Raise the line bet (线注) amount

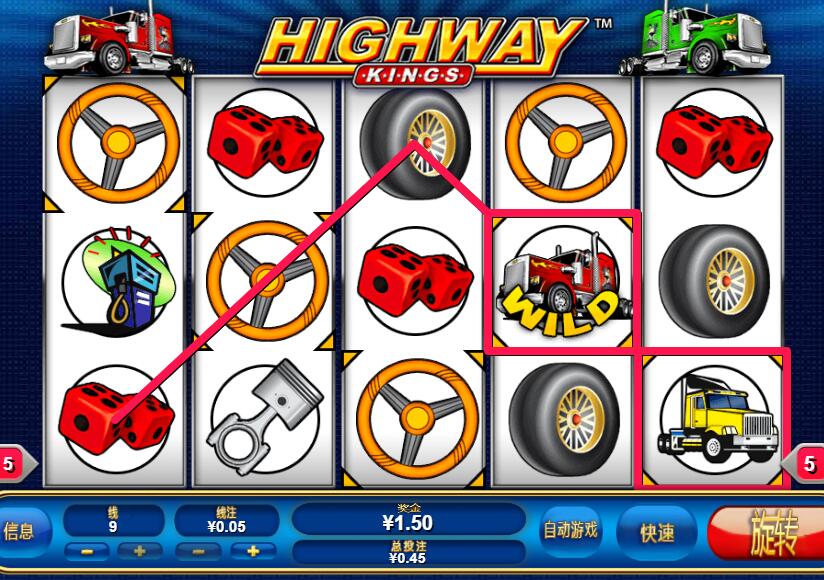[x=254, y=551]
